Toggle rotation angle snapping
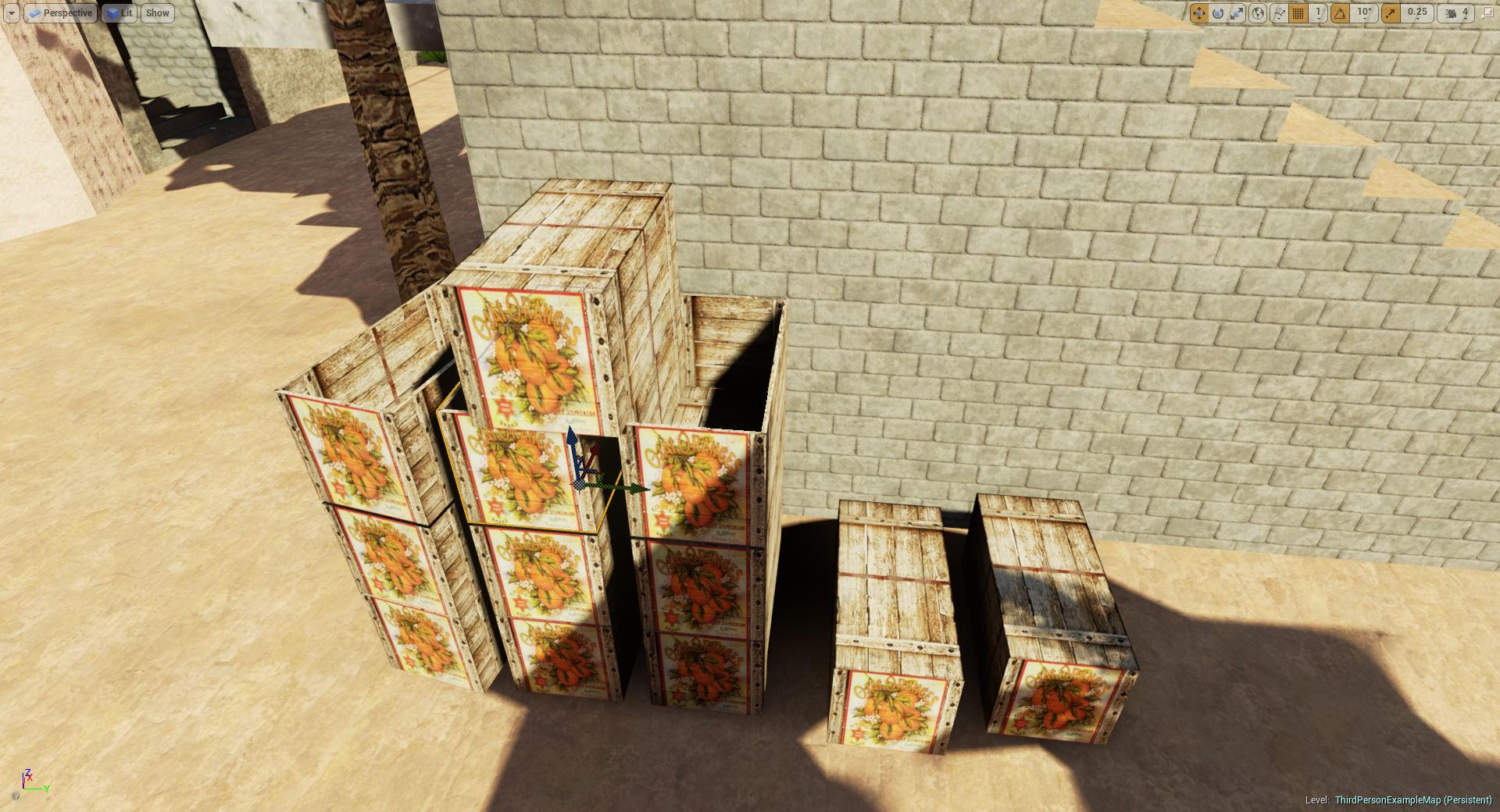Screen dimensions: 1500x812 pyautogui.click(x=1340, y=13)
